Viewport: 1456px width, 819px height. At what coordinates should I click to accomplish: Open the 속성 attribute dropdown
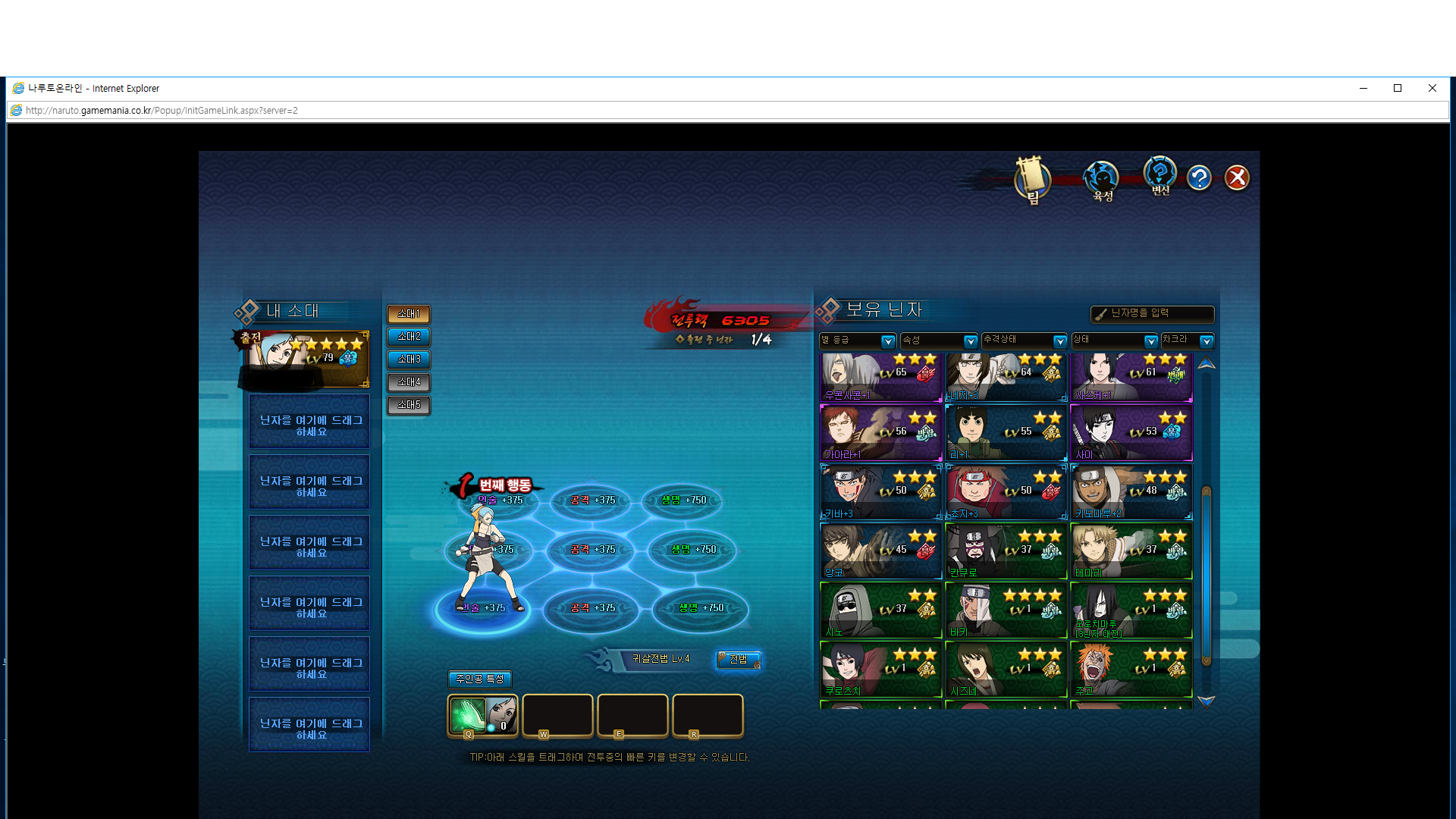coord(970,341)
